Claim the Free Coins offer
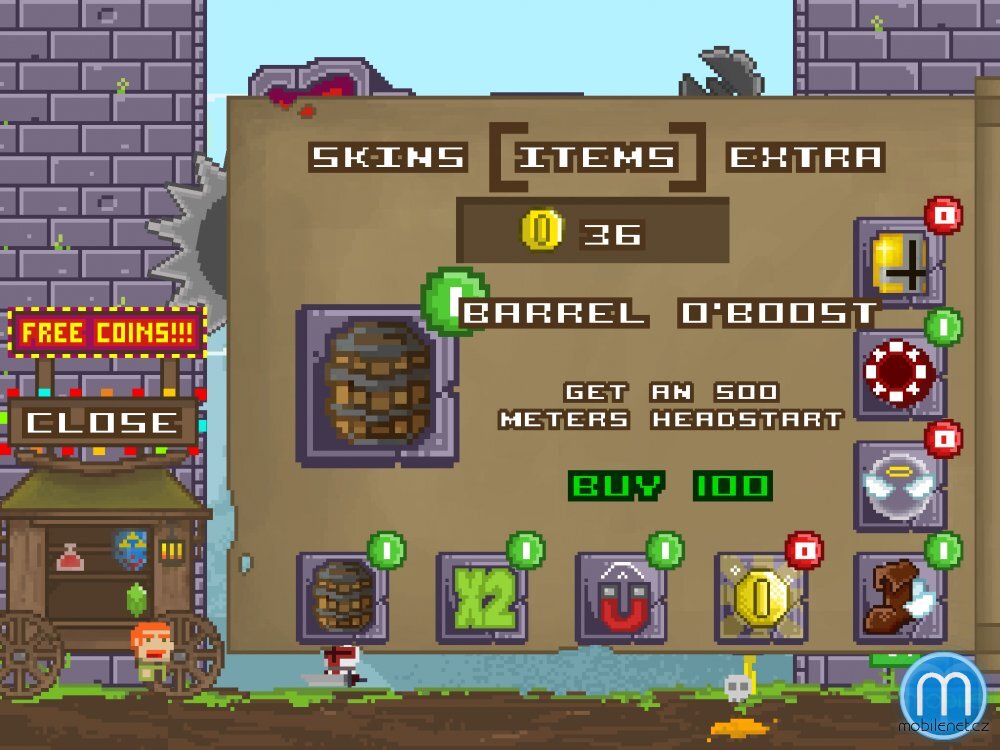 pos(107,333)
